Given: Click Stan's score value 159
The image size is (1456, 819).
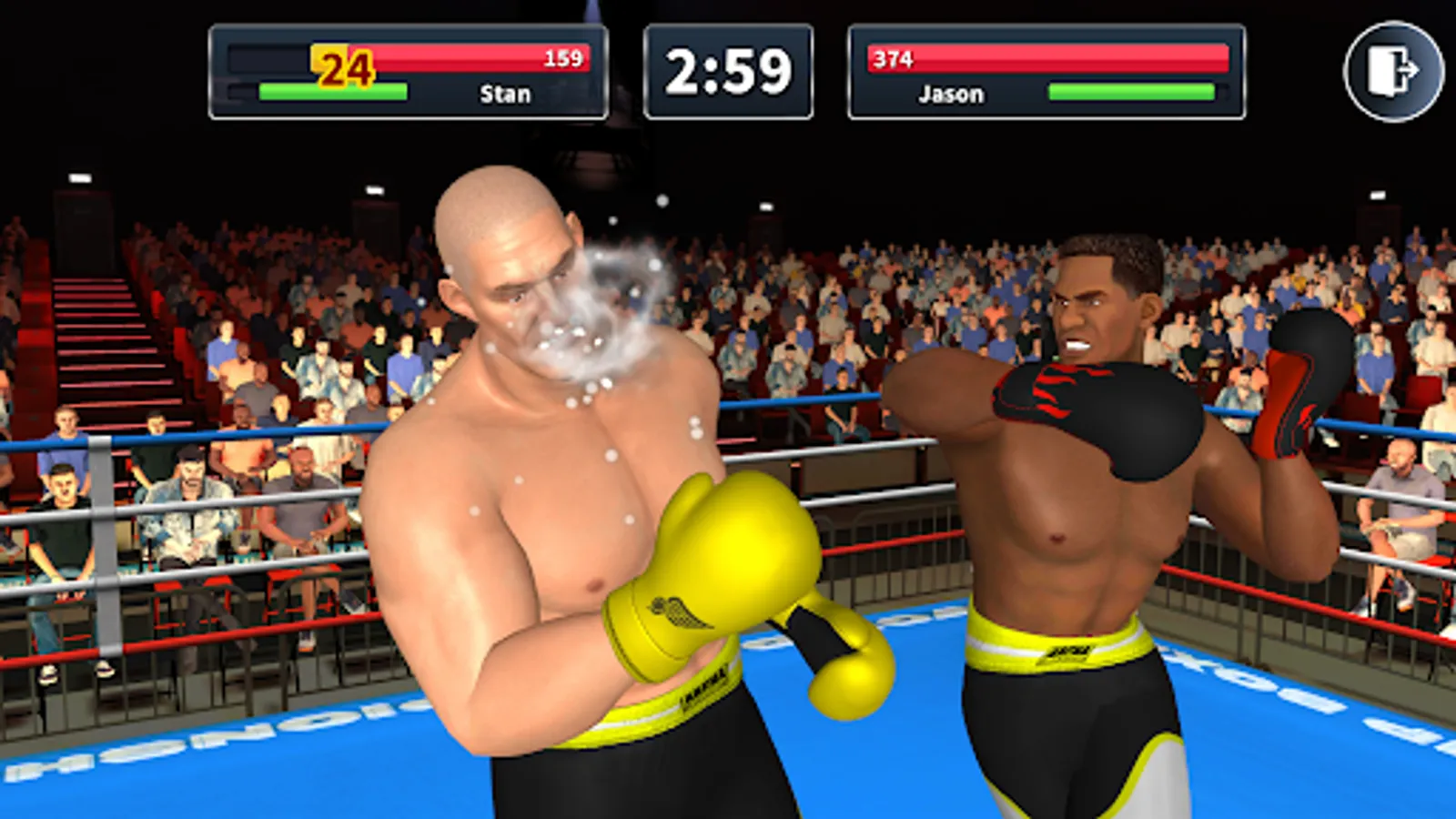Looking at the screenshot, I should 565,58.
